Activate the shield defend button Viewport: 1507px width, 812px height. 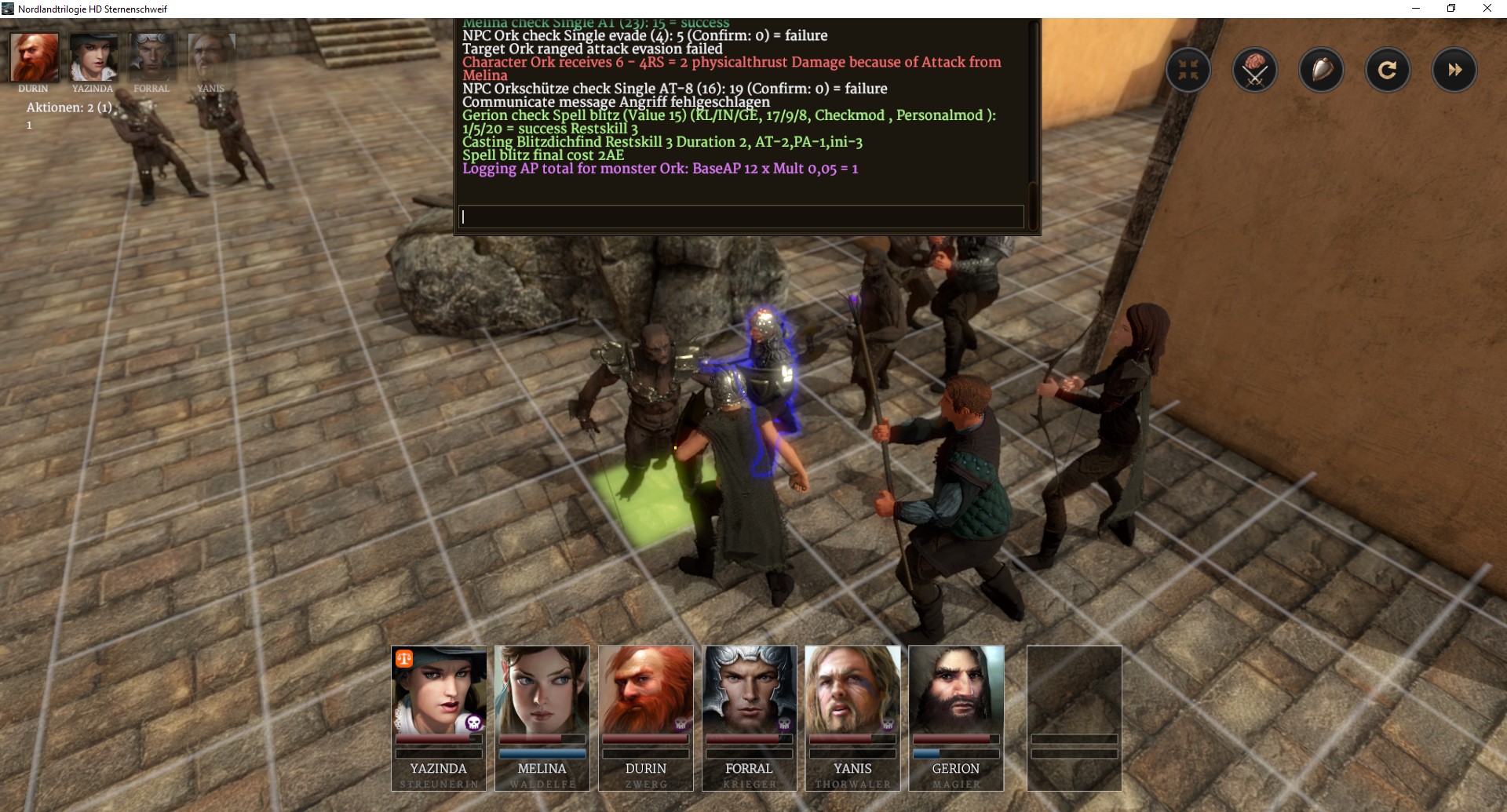pos(1321,71)
